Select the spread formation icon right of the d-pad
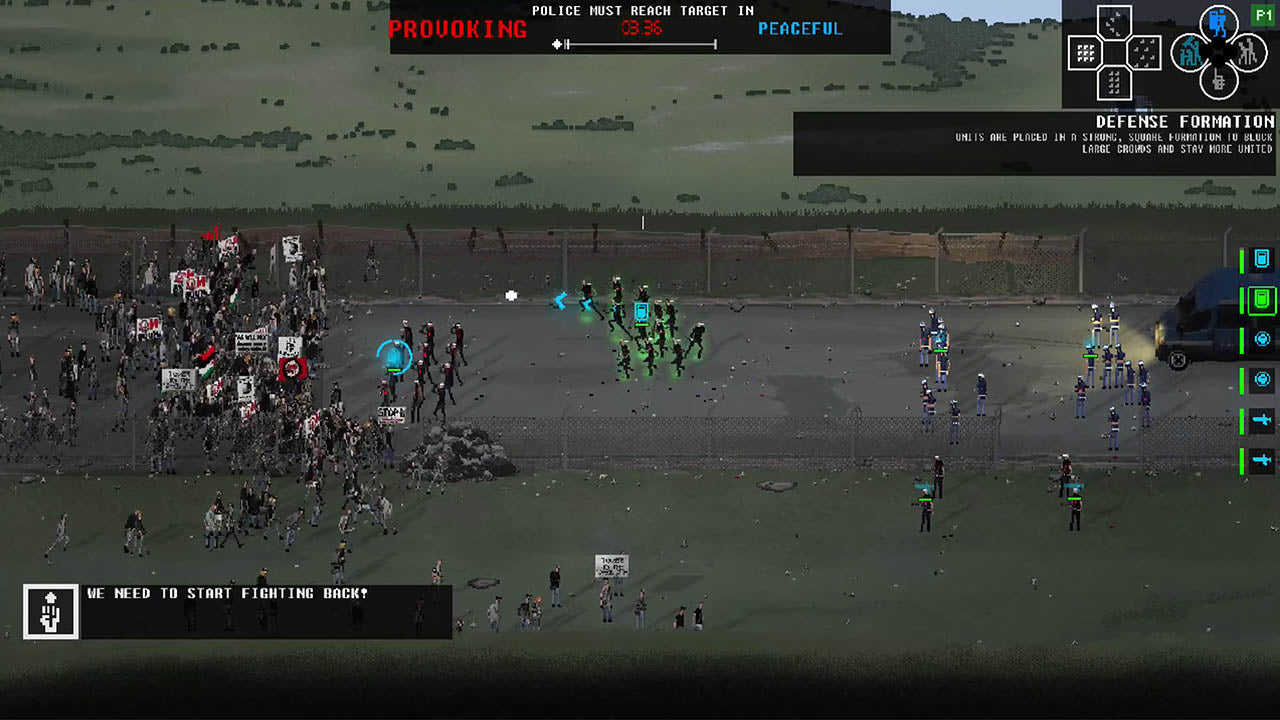The image size is (1280, 720). (1145, 53)
